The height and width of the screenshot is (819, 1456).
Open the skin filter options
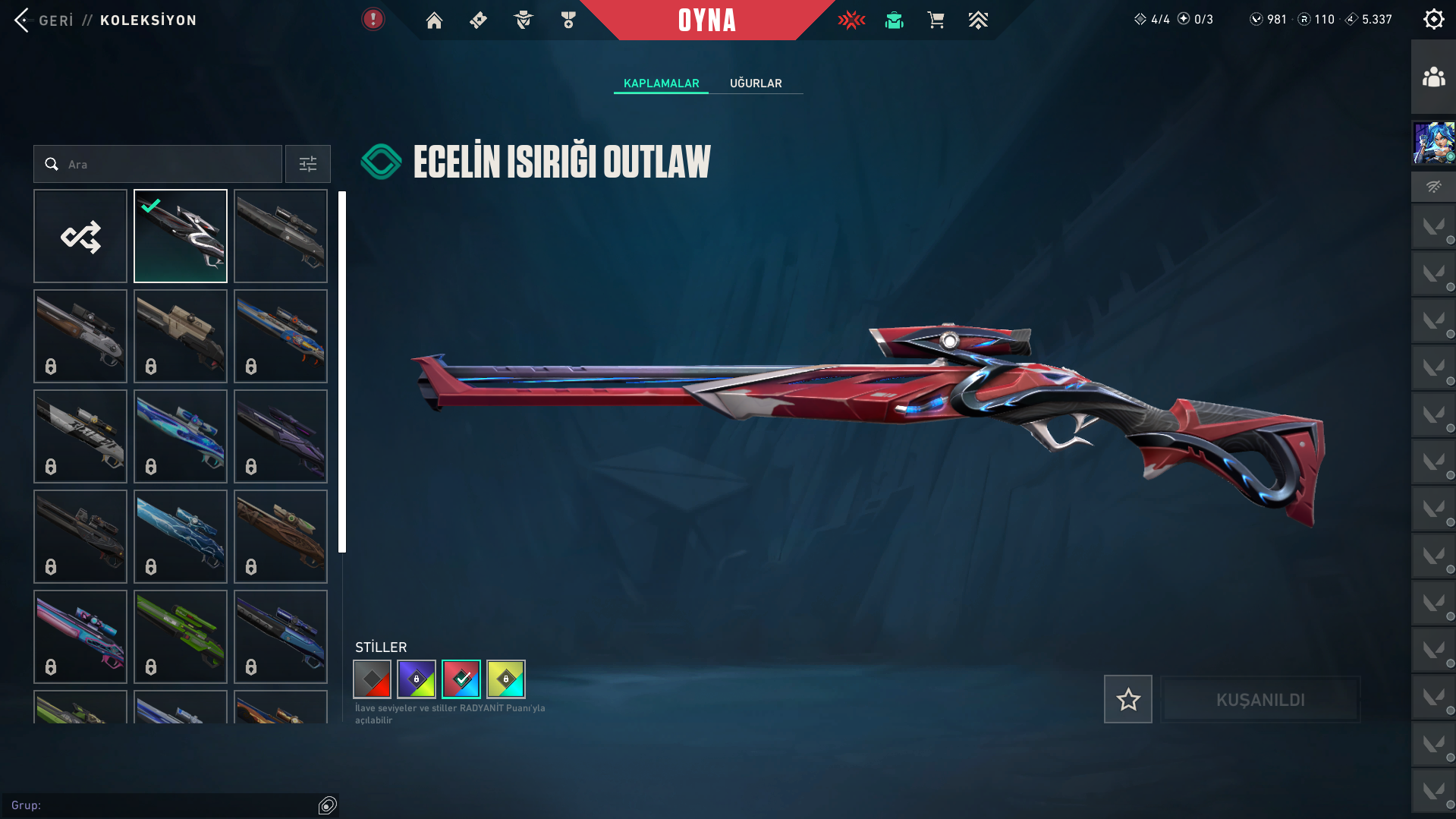click(307, 164)
